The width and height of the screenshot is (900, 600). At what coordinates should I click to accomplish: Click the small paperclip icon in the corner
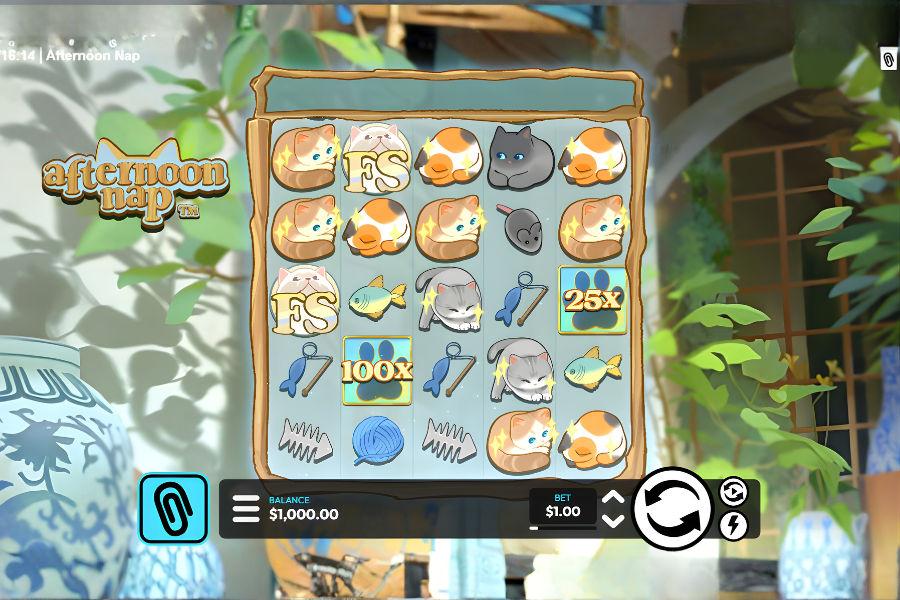pos(888,60)
